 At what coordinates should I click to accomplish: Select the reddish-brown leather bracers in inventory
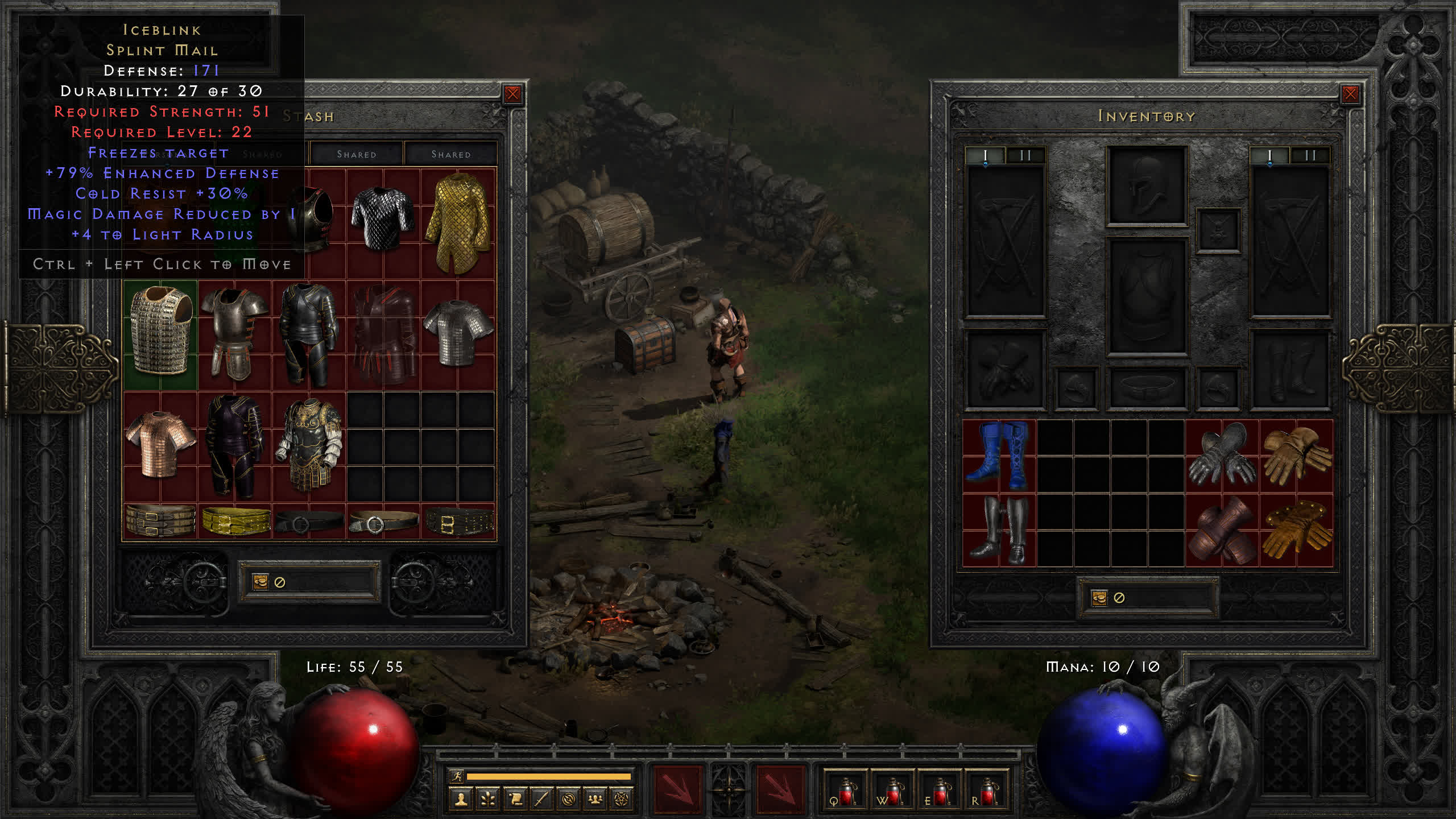click(1222, 530)
